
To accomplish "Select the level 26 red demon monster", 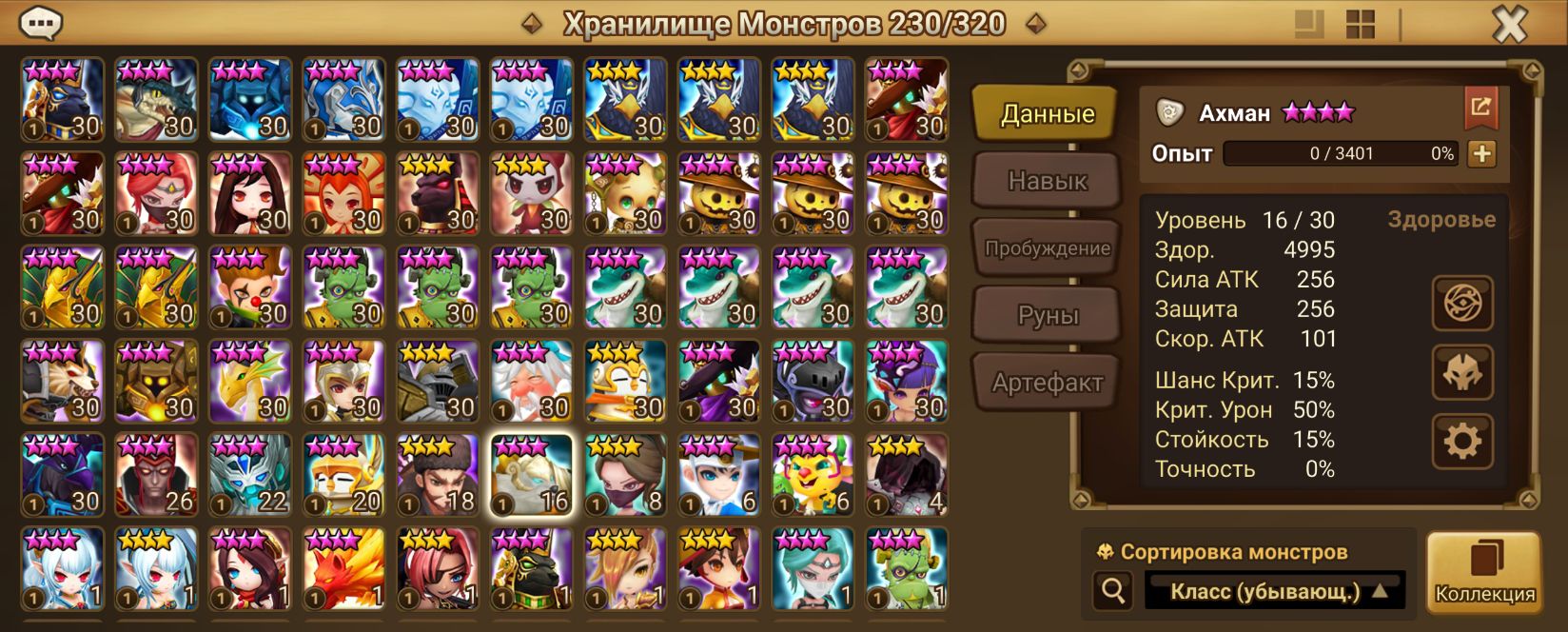I will [x=155, y=474].
